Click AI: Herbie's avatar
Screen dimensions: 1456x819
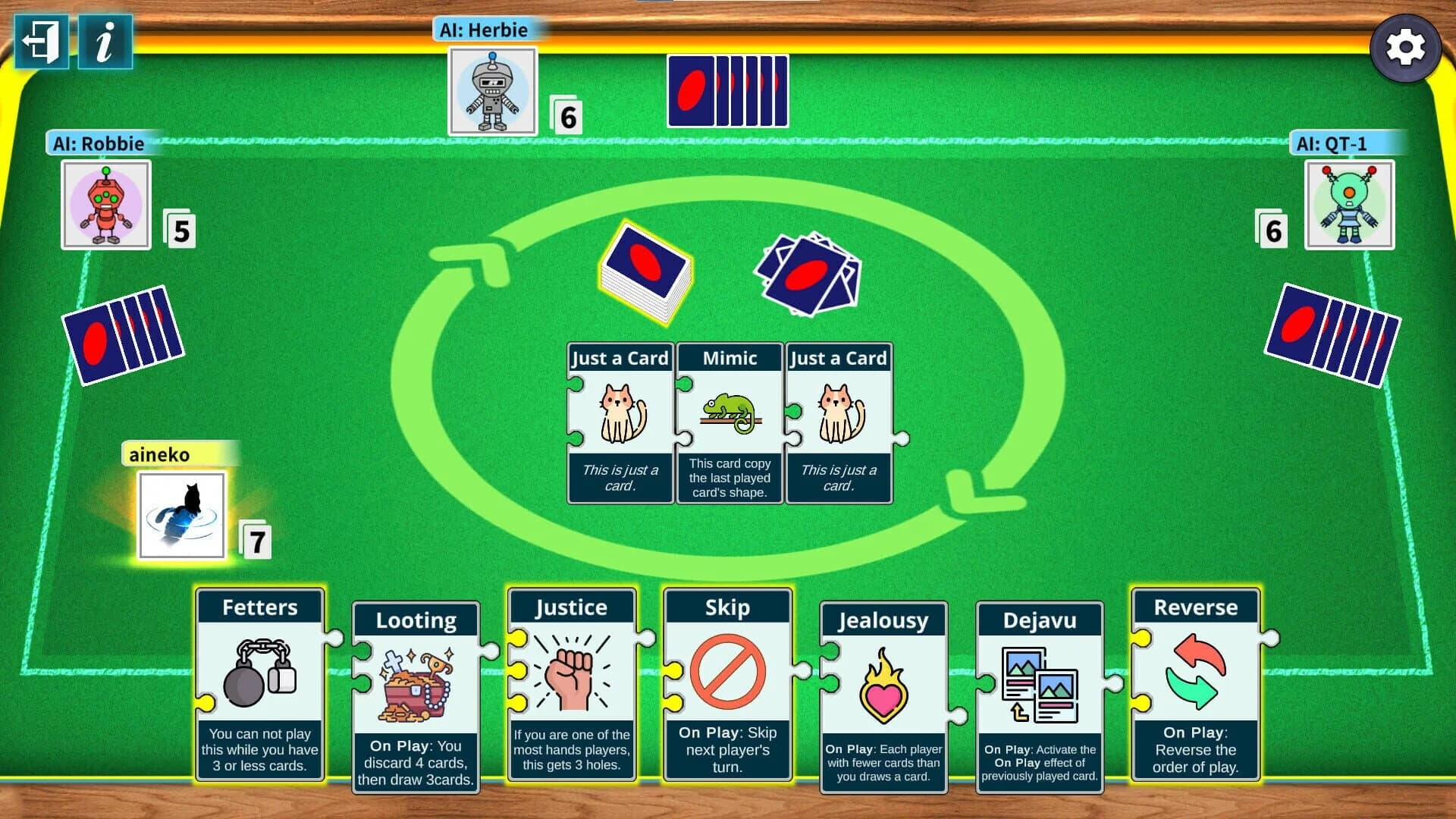pos(492,89)
